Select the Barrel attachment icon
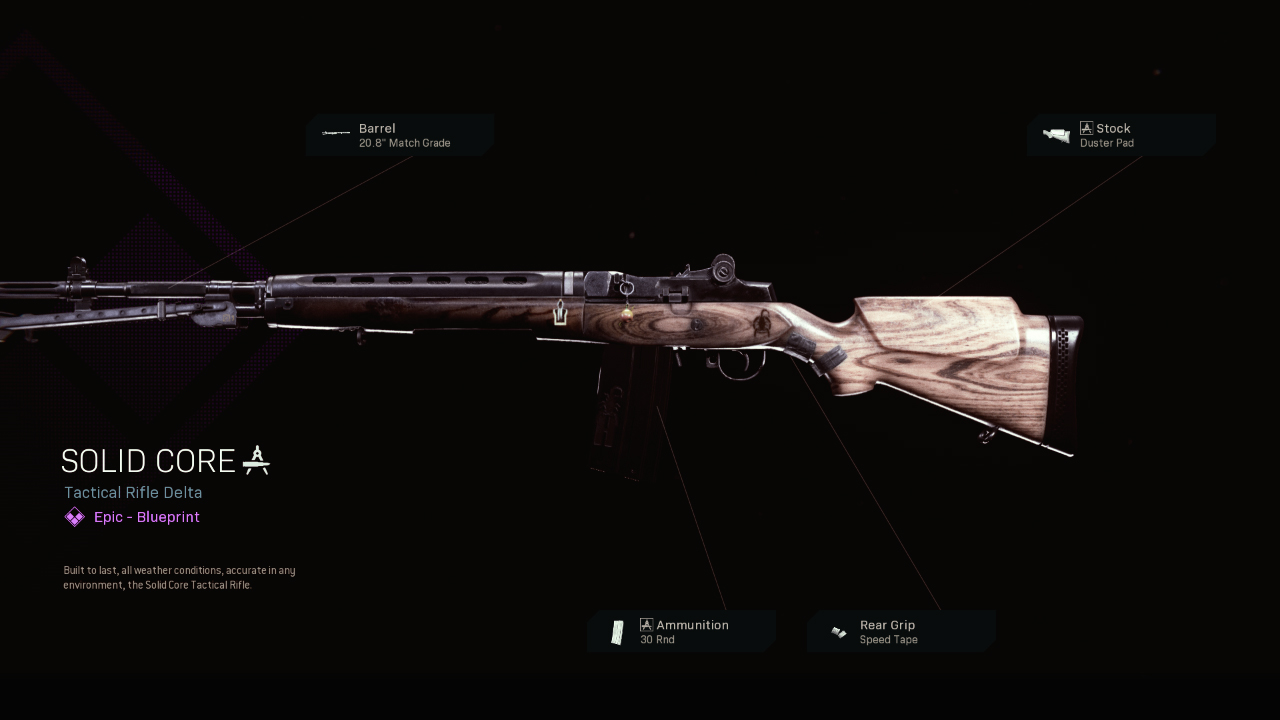 [334, 134]
